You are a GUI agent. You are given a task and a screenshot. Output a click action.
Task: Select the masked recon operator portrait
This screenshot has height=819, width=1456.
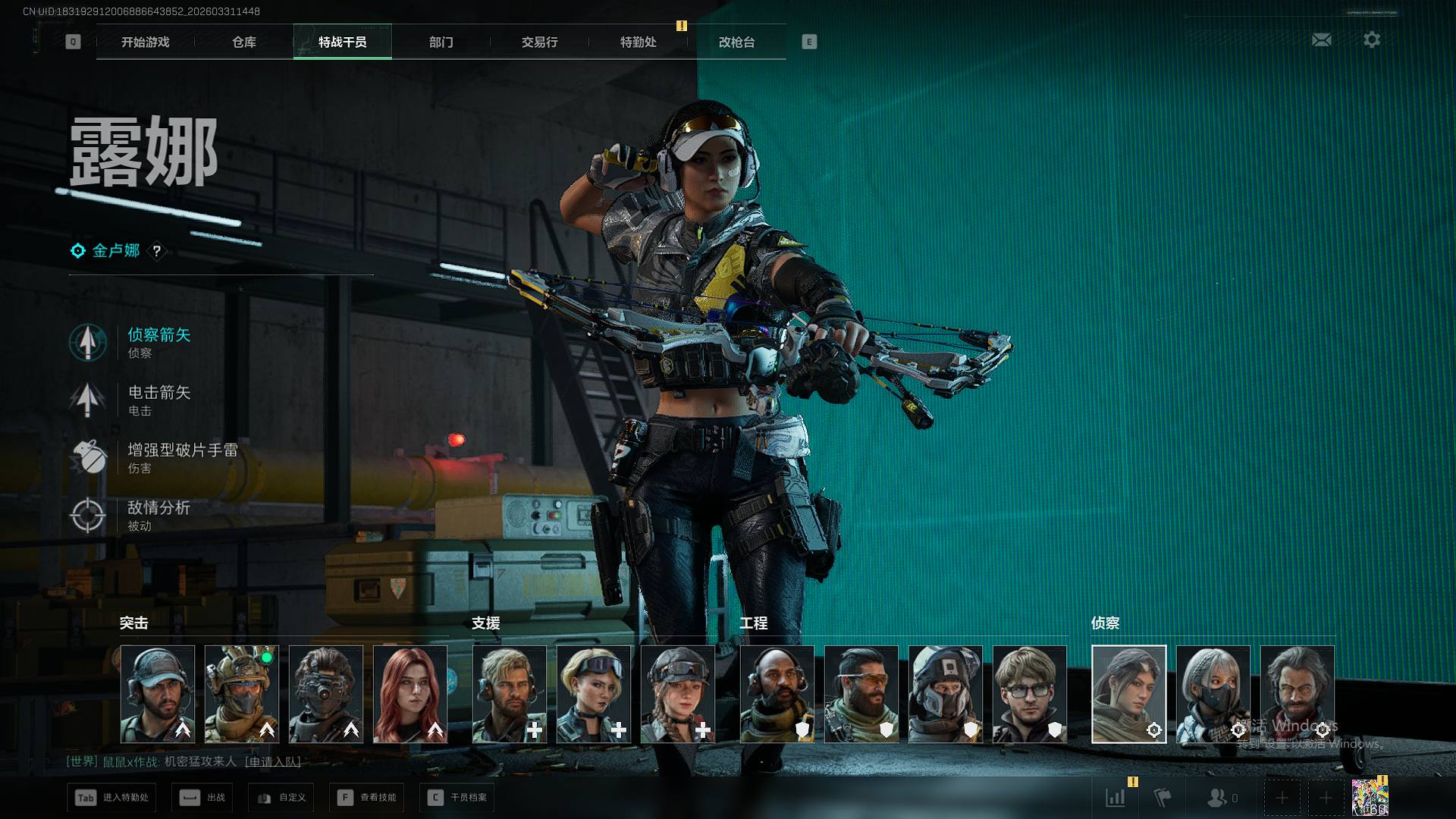click(x=1213, y=694)
